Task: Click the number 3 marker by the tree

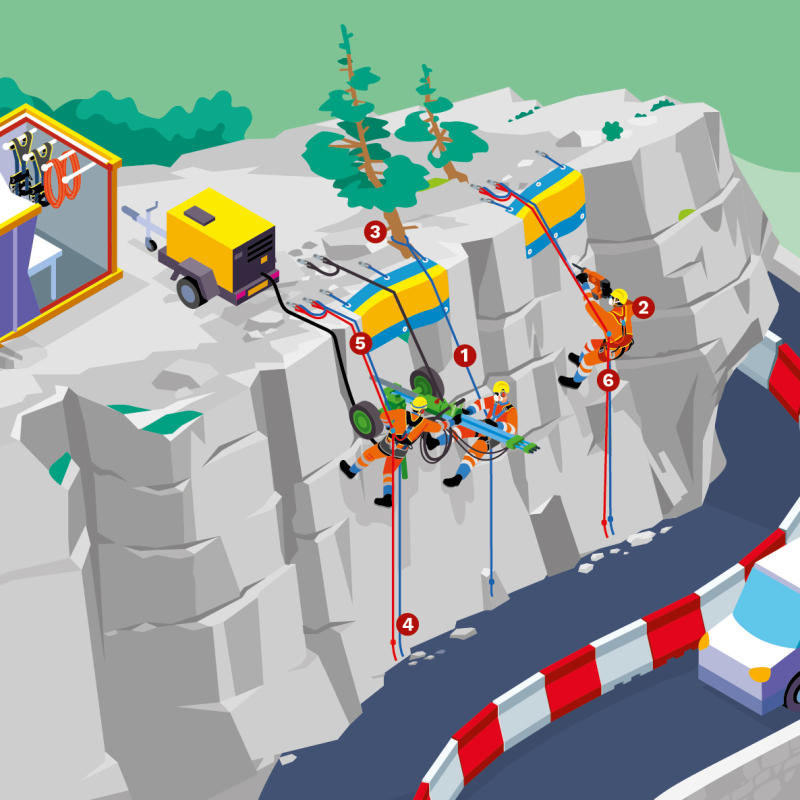Action: (x=375, y=233)
